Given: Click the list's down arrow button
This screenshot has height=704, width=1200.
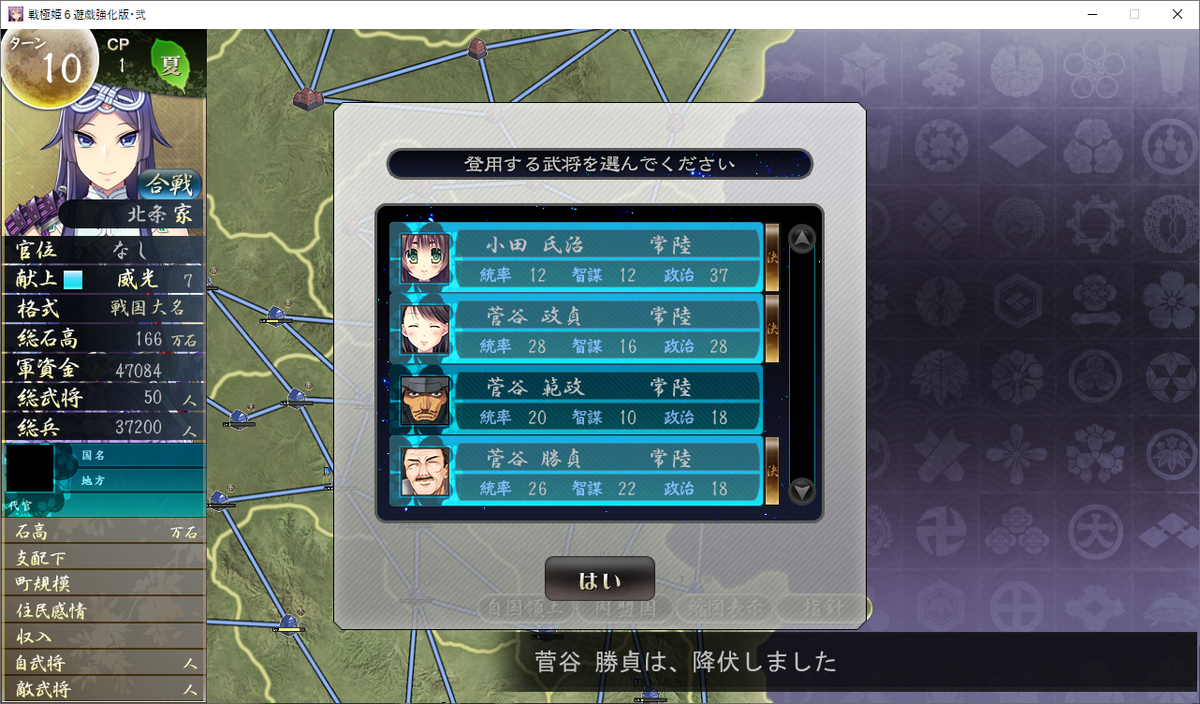Looking at the screenshot, I should click(802, 491).
